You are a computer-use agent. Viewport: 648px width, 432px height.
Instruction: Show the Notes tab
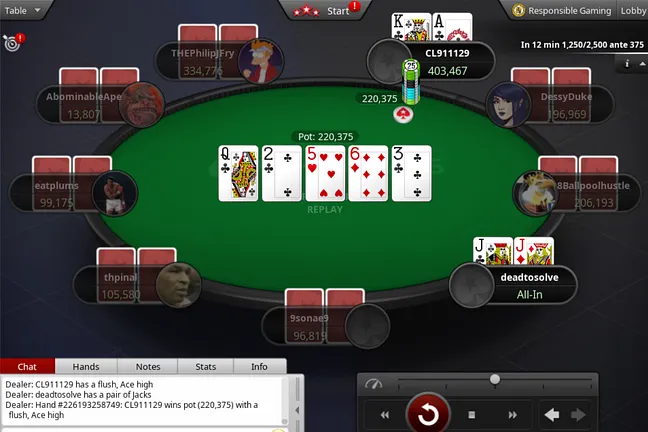point(148,367)
